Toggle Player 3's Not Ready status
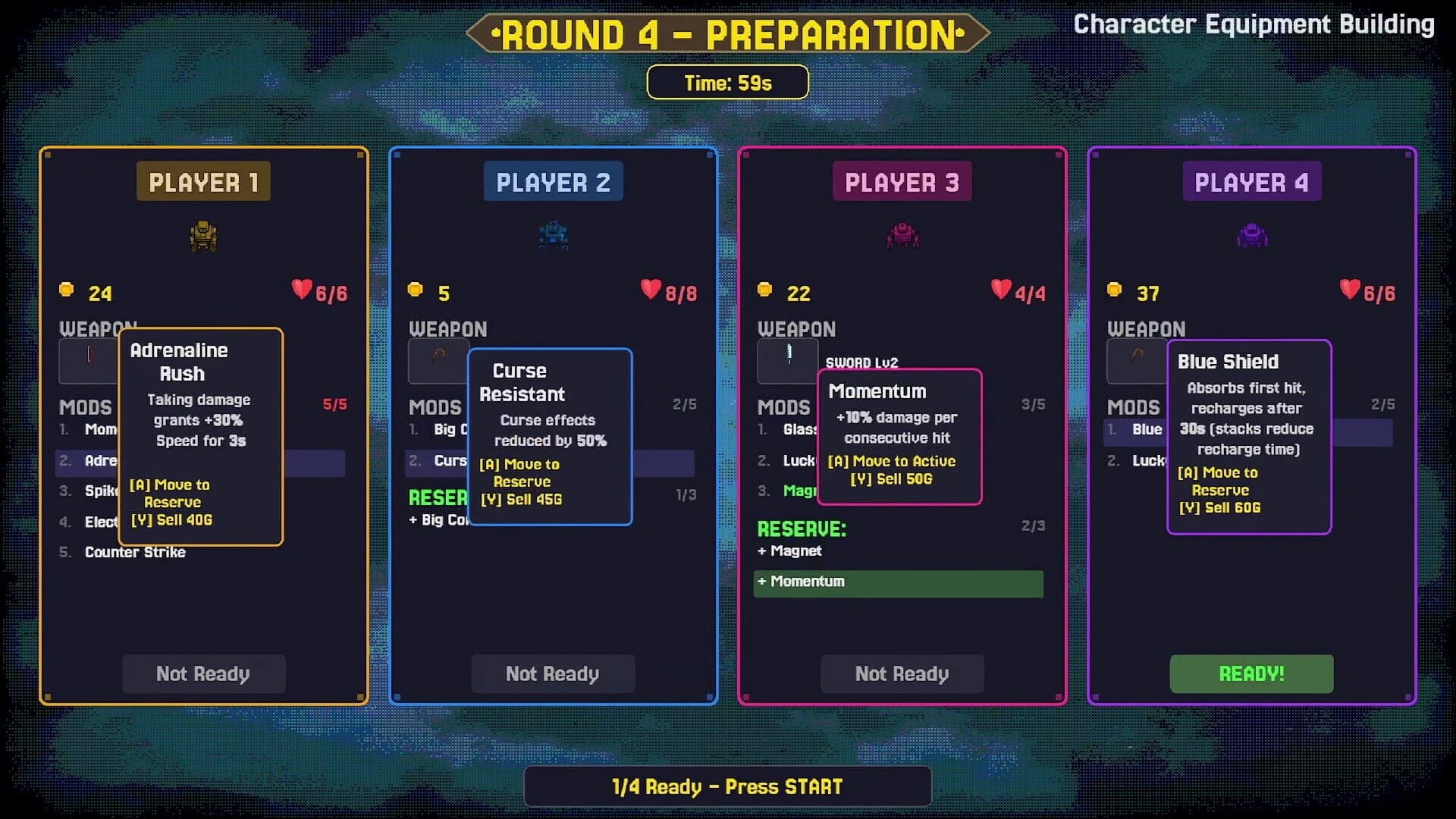This screenshot has width=1456, height=819. coord(902,673)
